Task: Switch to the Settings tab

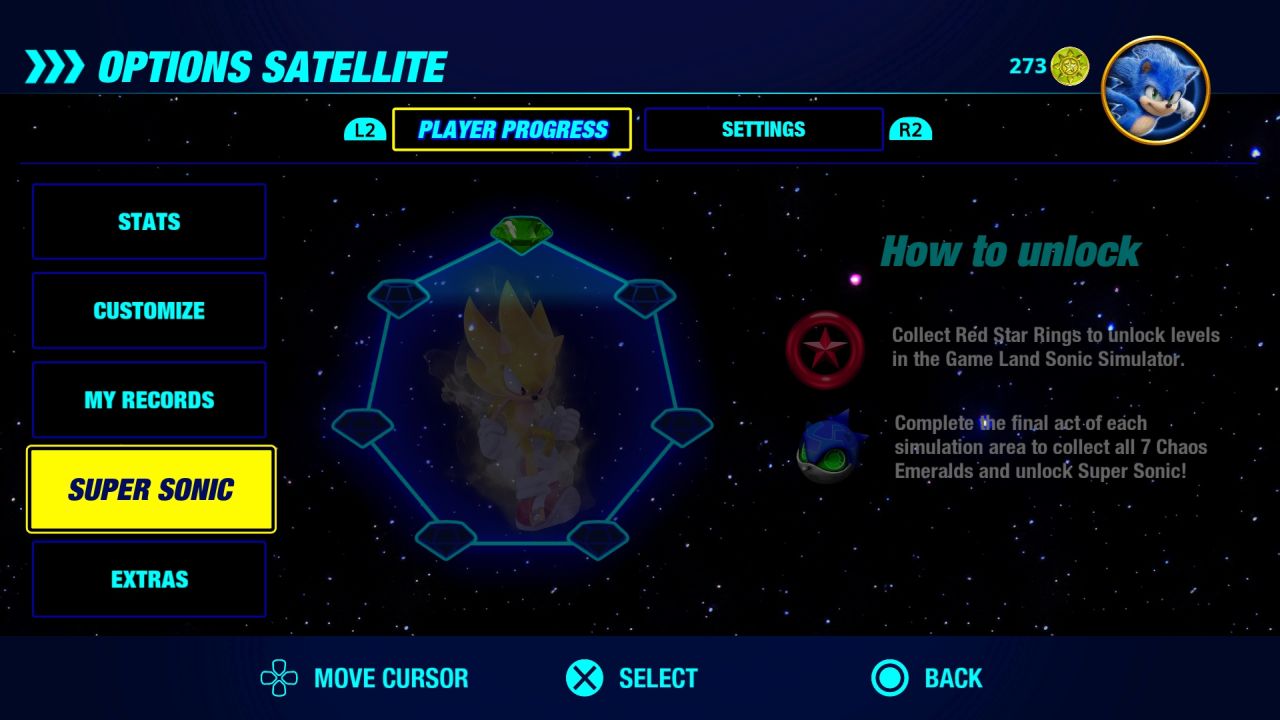Action: point(763,129)
